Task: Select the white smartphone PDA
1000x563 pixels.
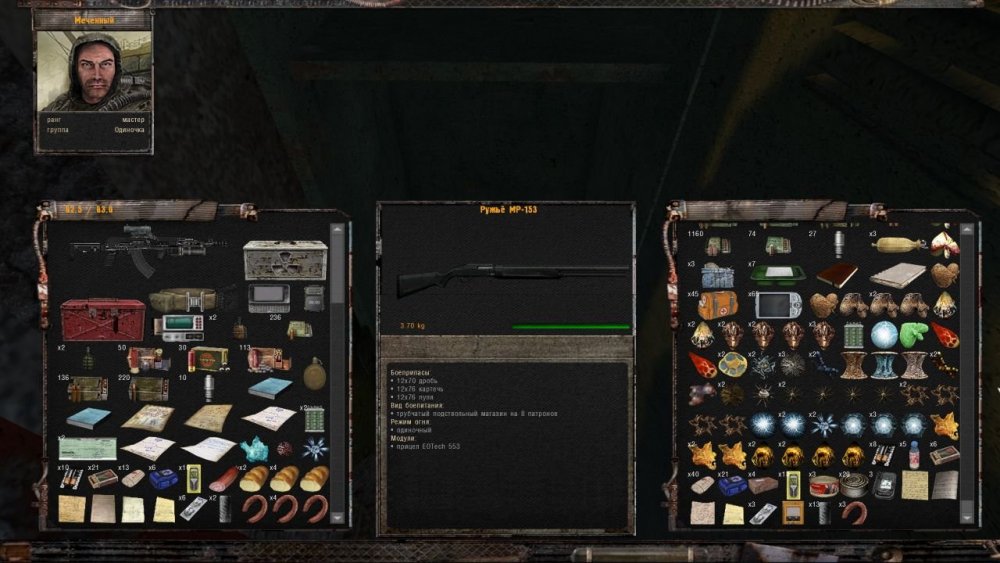Action: point(777,305)
